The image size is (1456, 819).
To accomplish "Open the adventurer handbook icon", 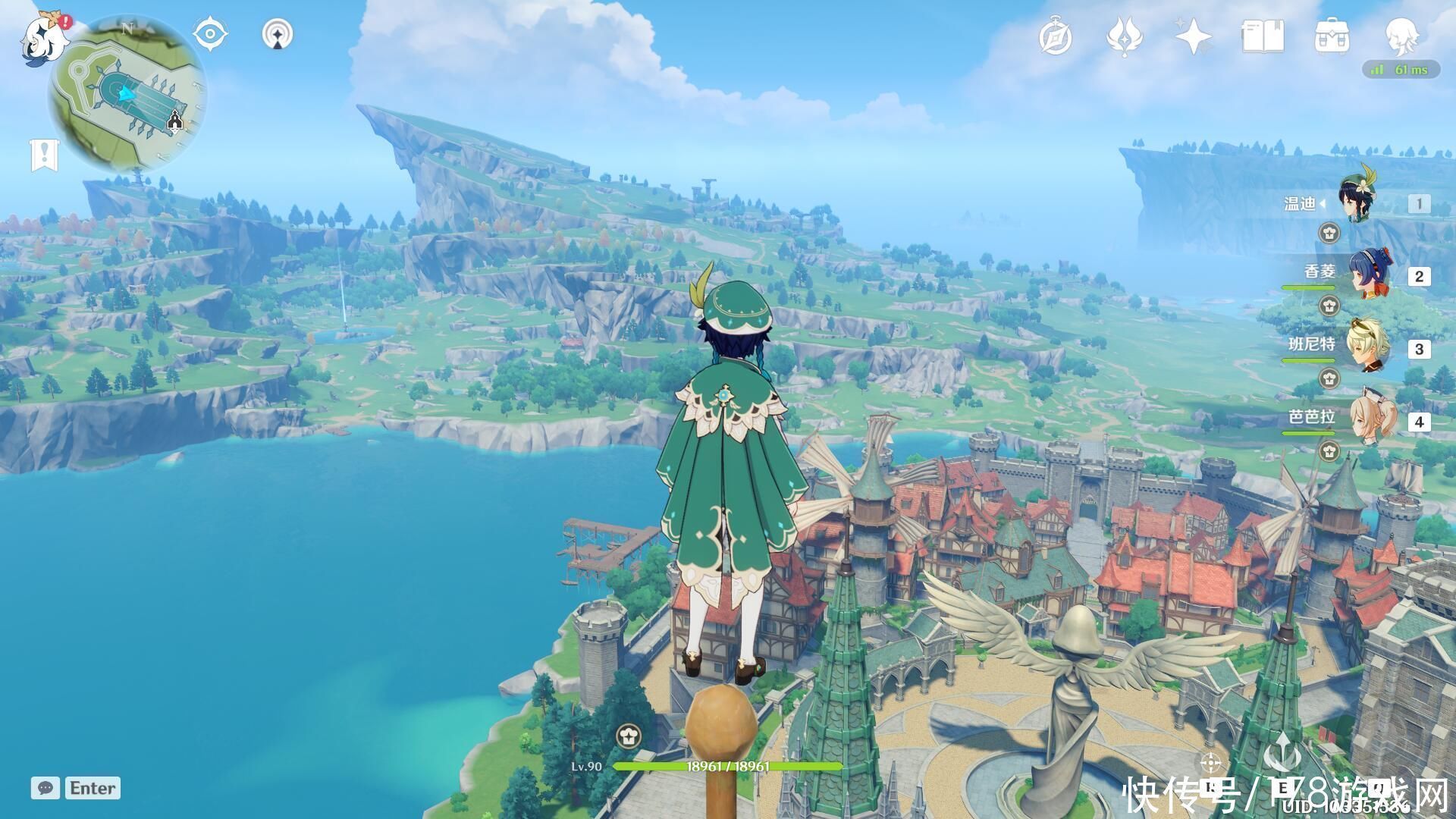I will click(1263, 36).
